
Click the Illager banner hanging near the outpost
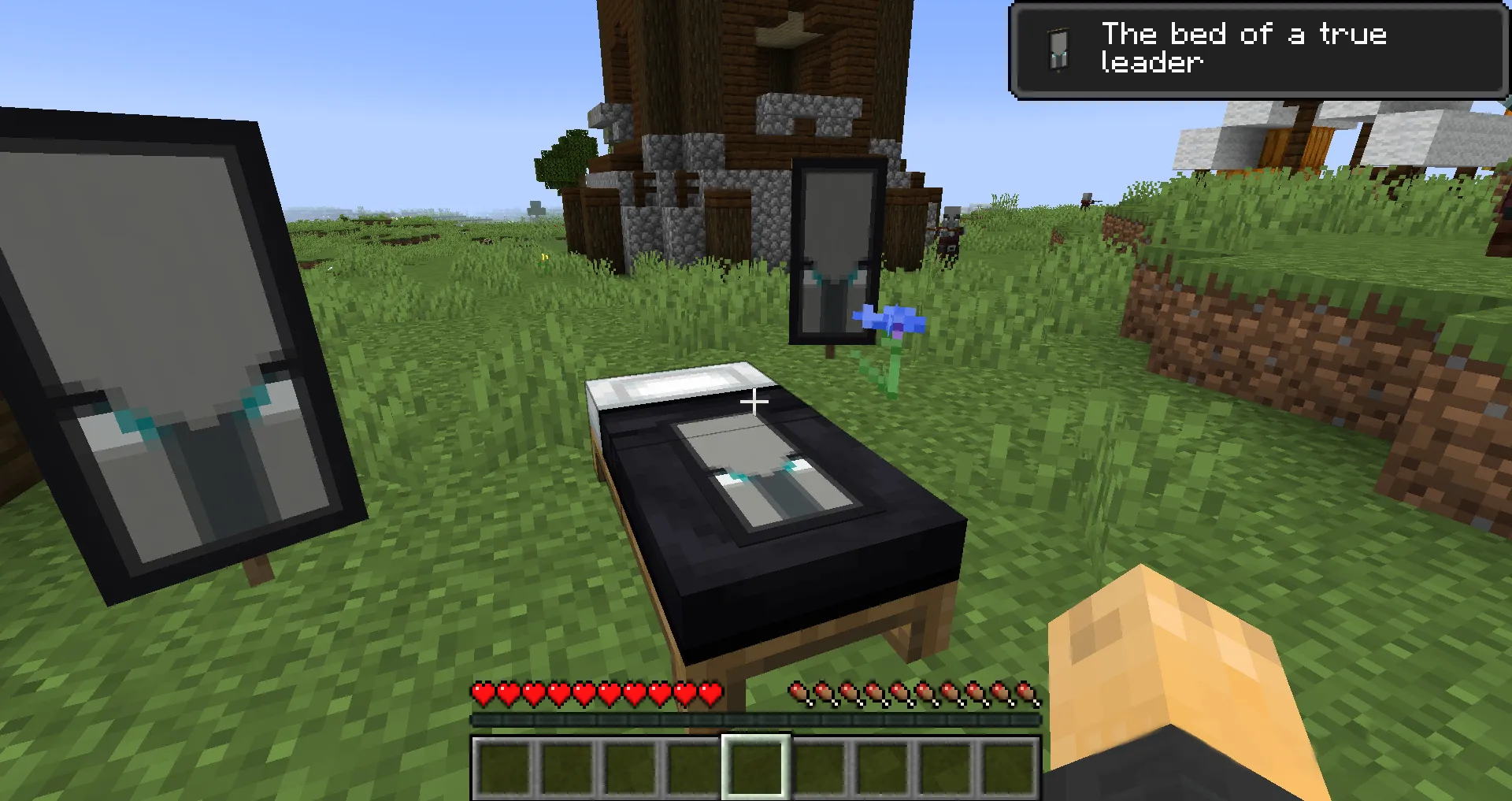pyautogui.click(x=836, y=252)
